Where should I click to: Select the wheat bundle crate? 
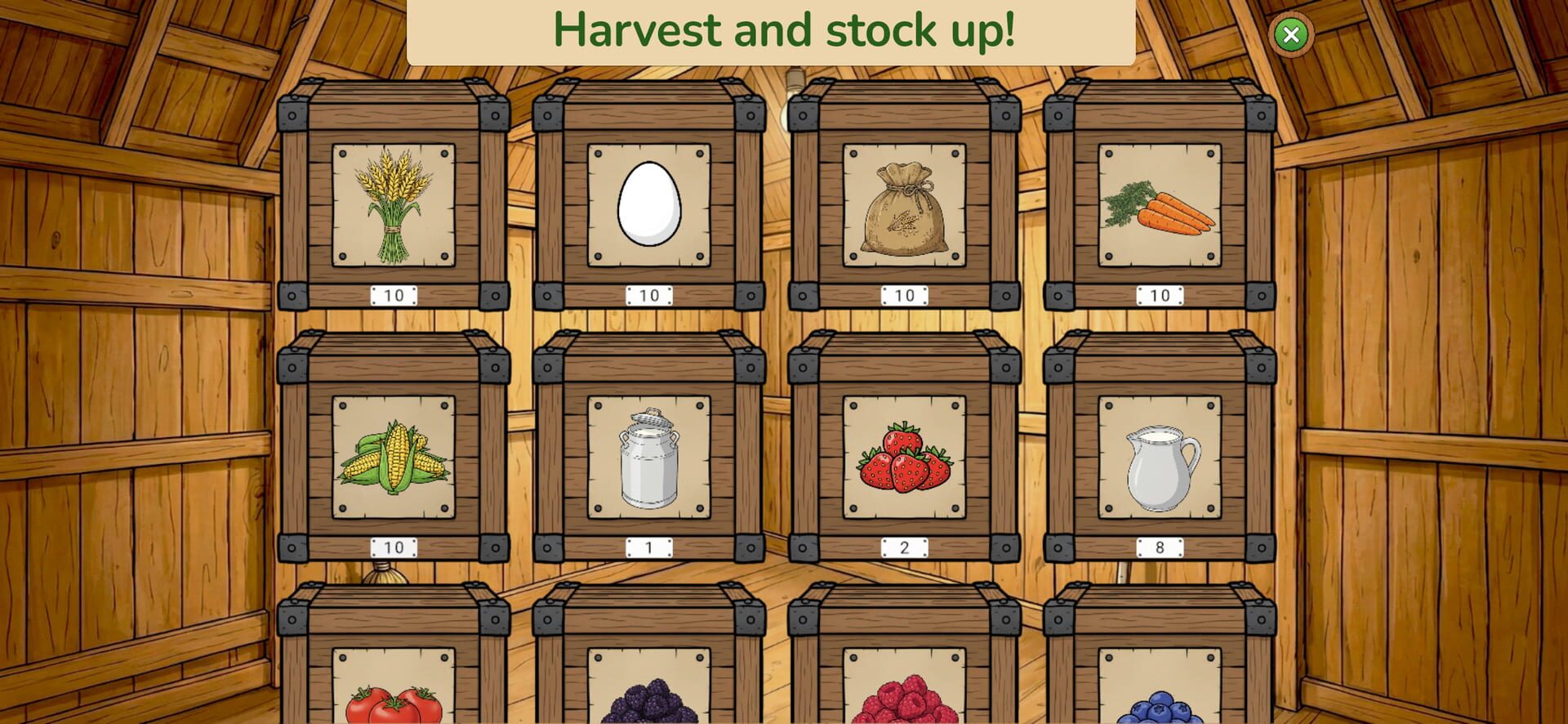392,204
